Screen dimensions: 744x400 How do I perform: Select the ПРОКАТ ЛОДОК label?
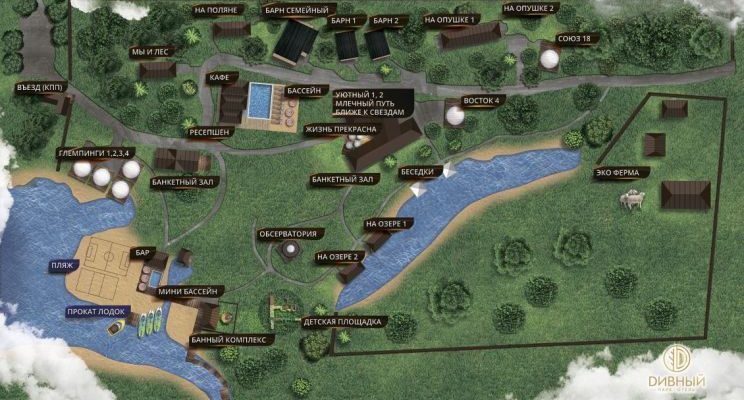coord(96,311)
